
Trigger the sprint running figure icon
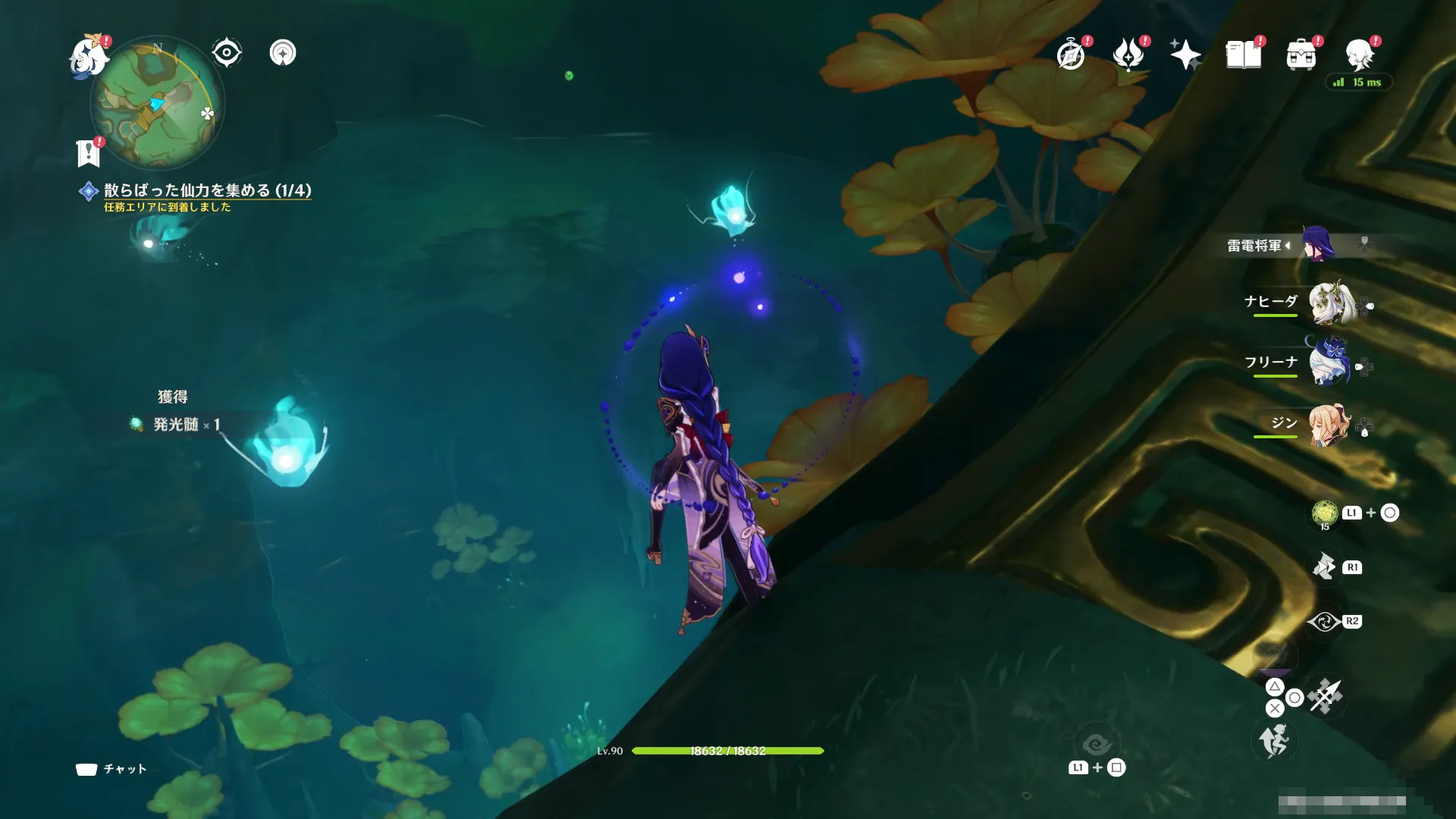[x=1275, y=741]
